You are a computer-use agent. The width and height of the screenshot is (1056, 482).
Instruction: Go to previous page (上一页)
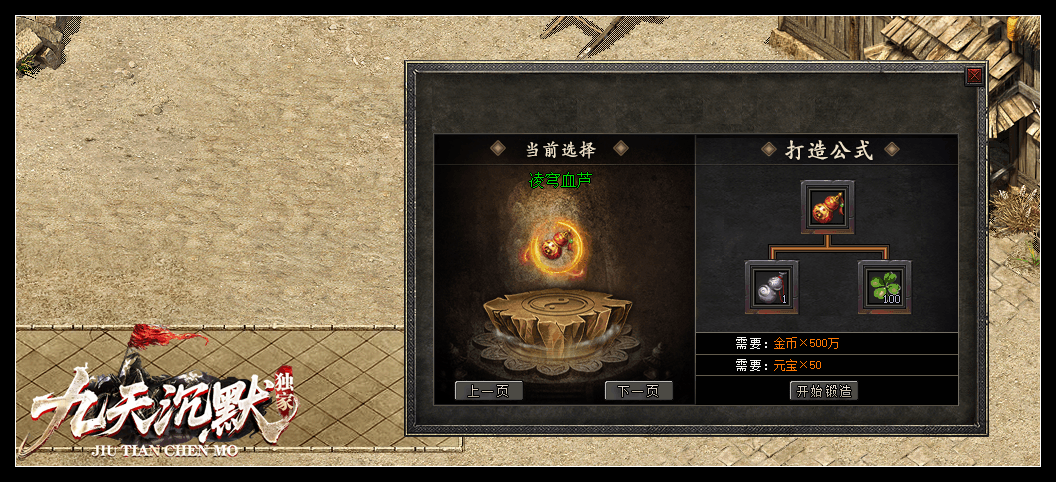[x=489, y=391]
